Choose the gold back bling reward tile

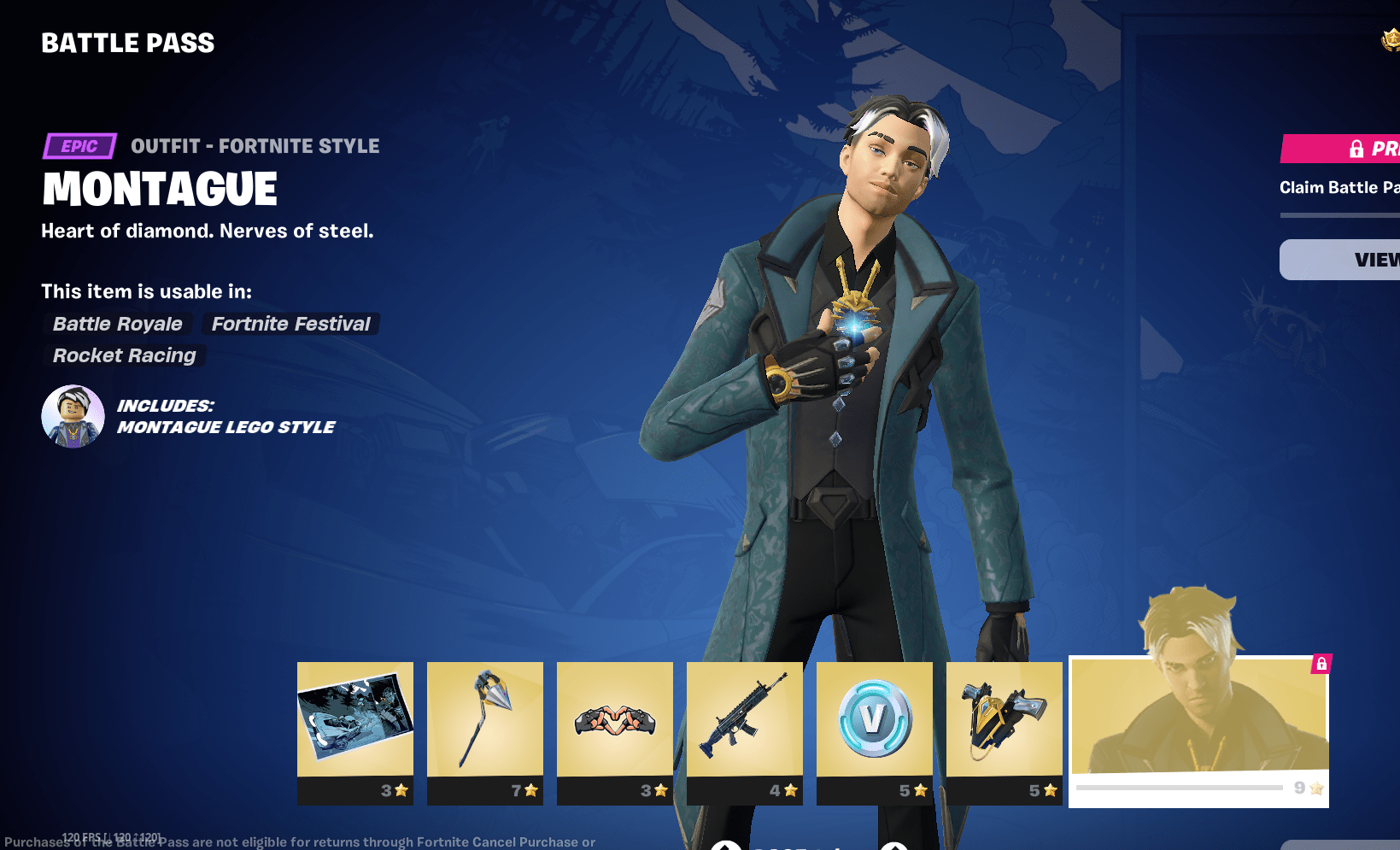[1005, 720]
